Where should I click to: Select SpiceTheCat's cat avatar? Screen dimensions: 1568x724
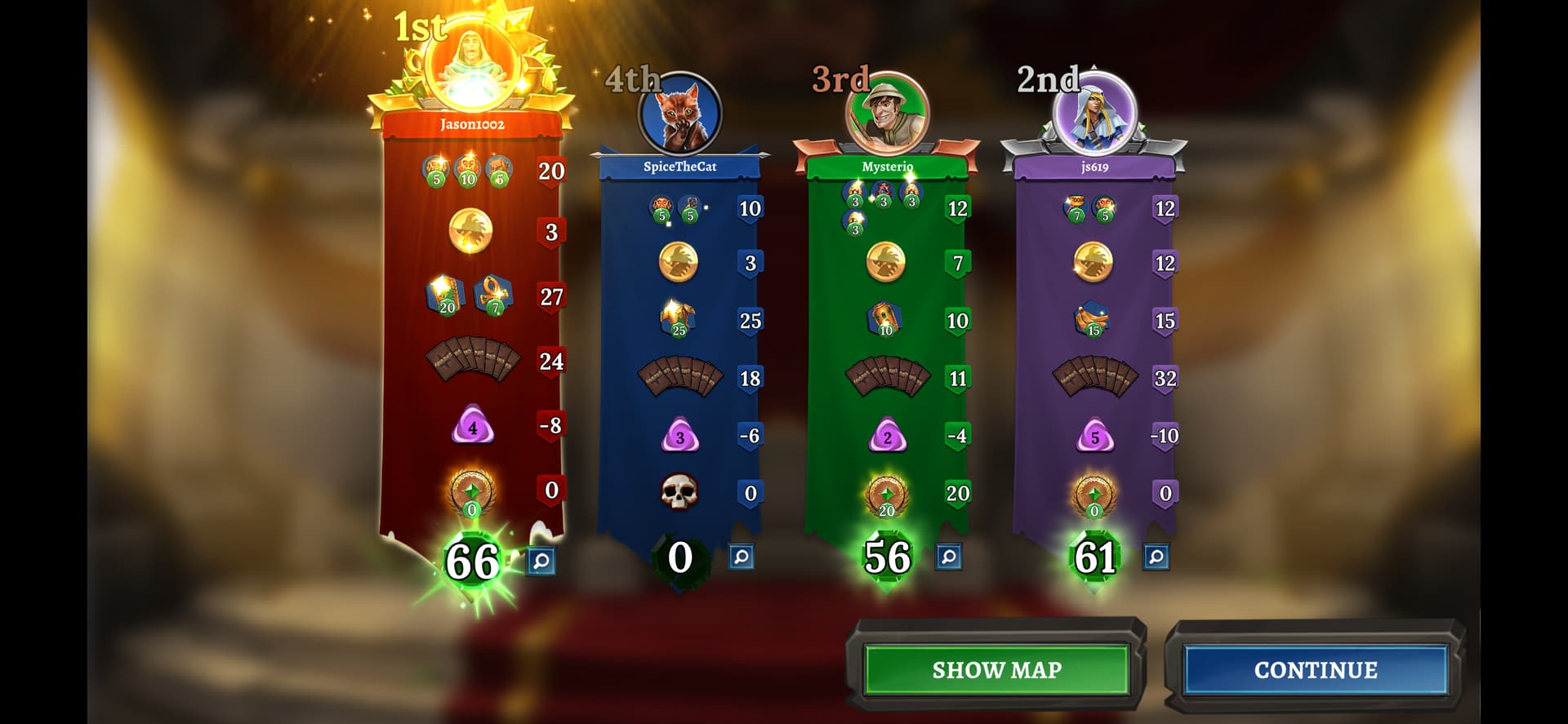(679, 115)
